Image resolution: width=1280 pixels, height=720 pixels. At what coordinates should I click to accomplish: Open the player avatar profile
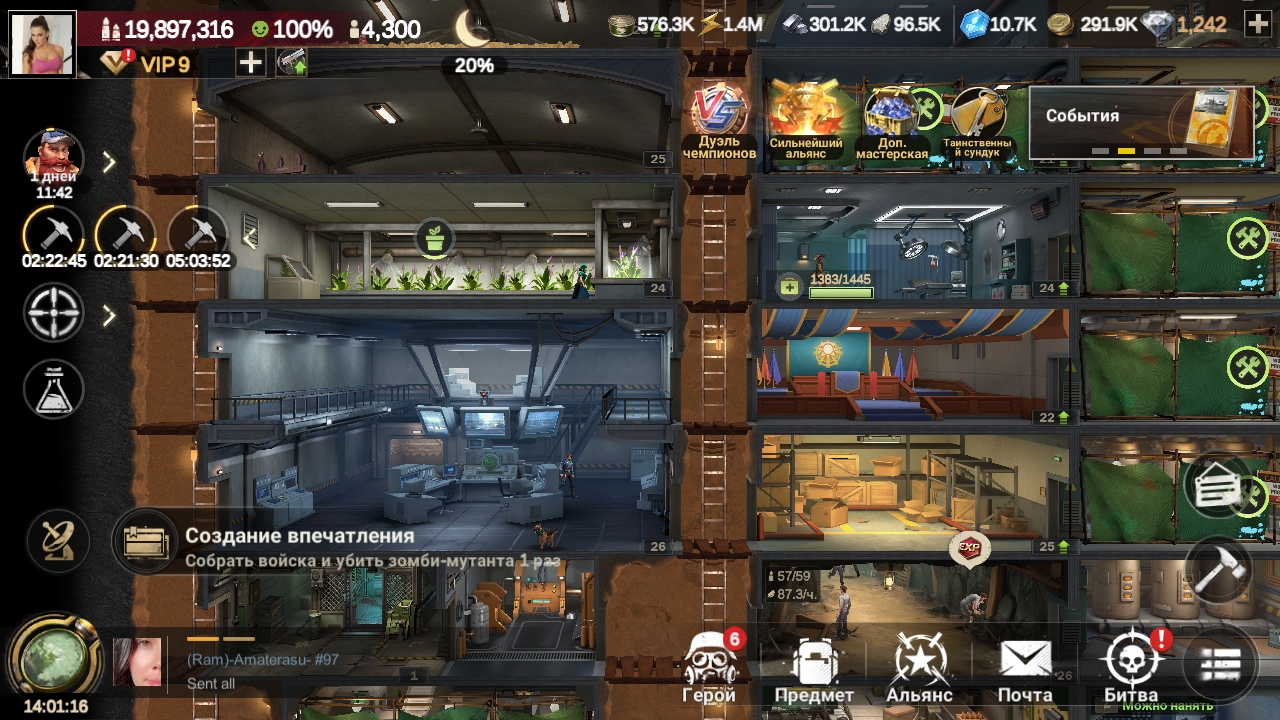click(x=43, y=43)
